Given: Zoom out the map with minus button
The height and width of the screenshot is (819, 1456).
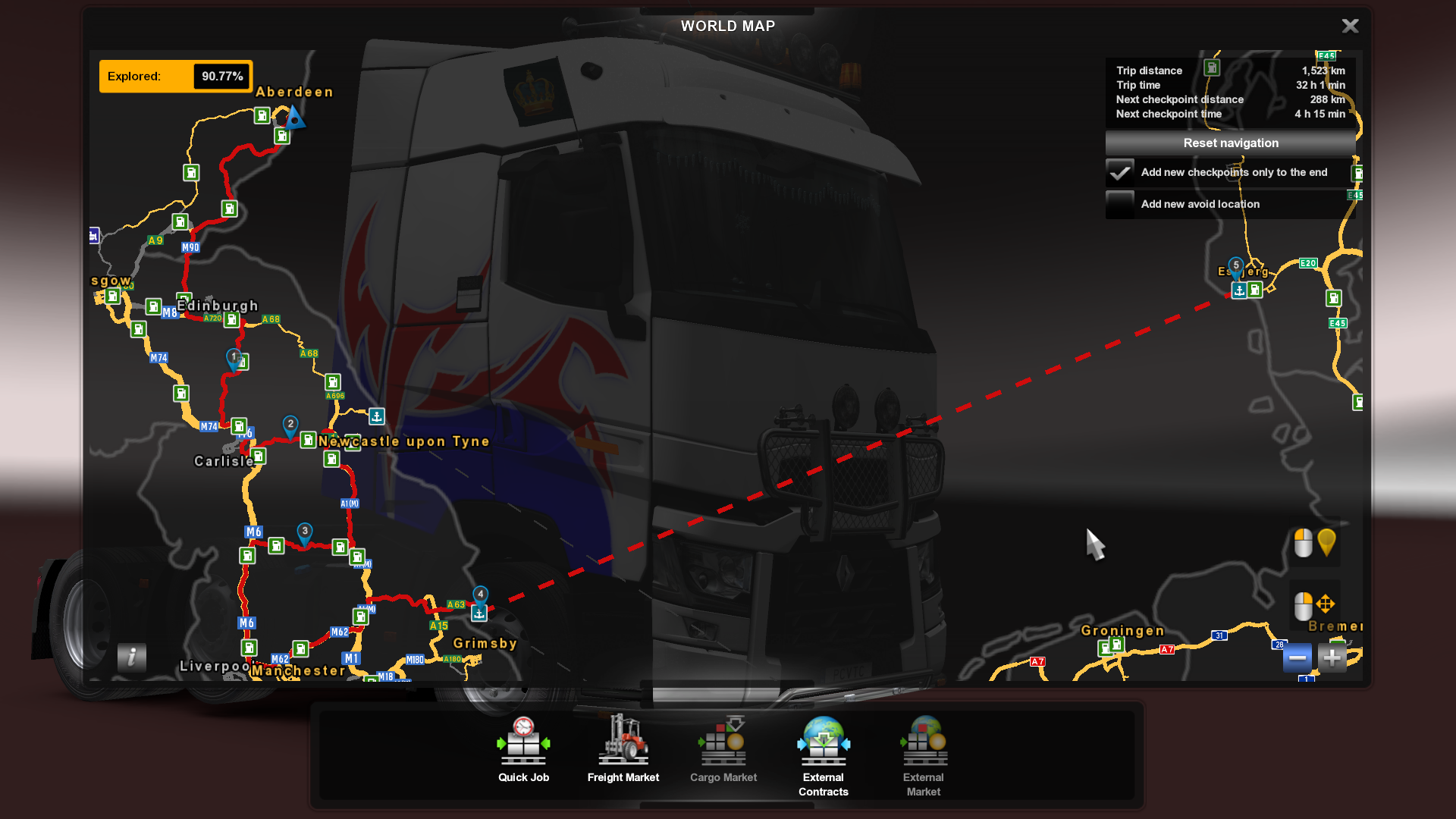Looking at the screenshot, I should pos(1297,658).
